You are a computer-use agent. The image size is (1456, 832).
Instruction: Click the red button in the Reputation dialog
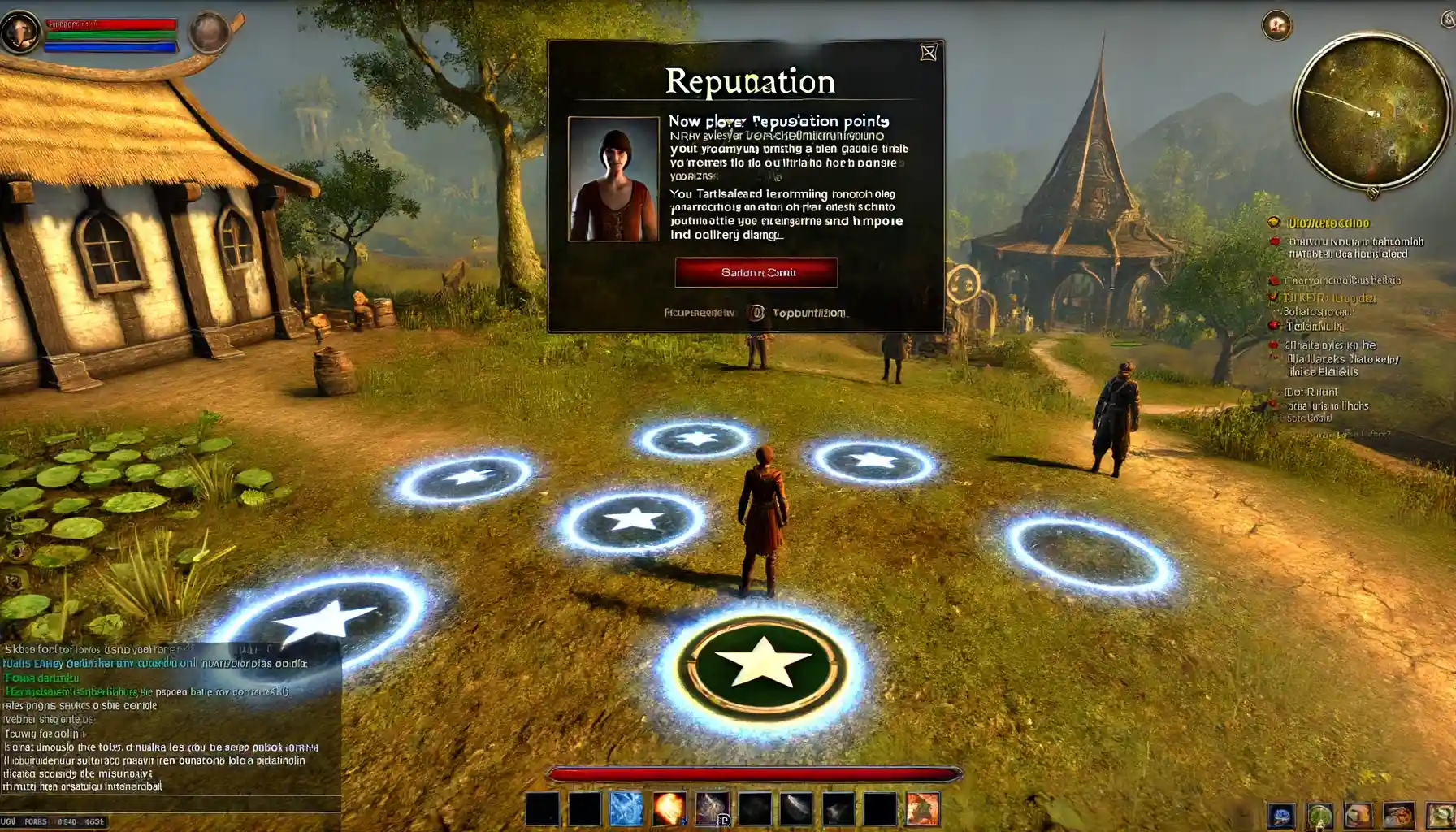(756, 272)
